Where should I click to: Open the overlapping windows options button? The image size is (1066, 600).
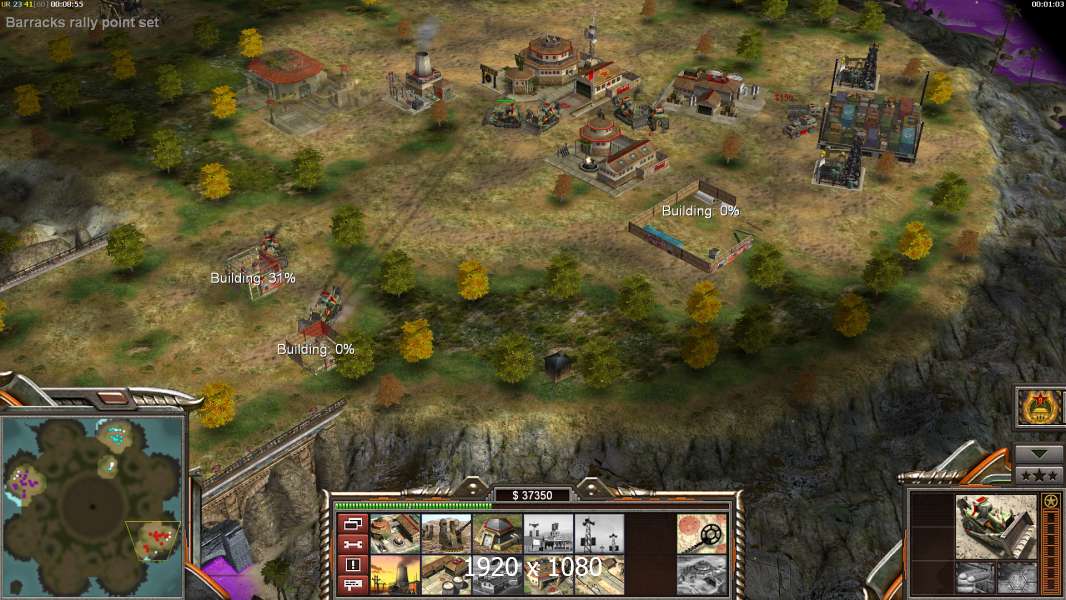tap(352, 524)
